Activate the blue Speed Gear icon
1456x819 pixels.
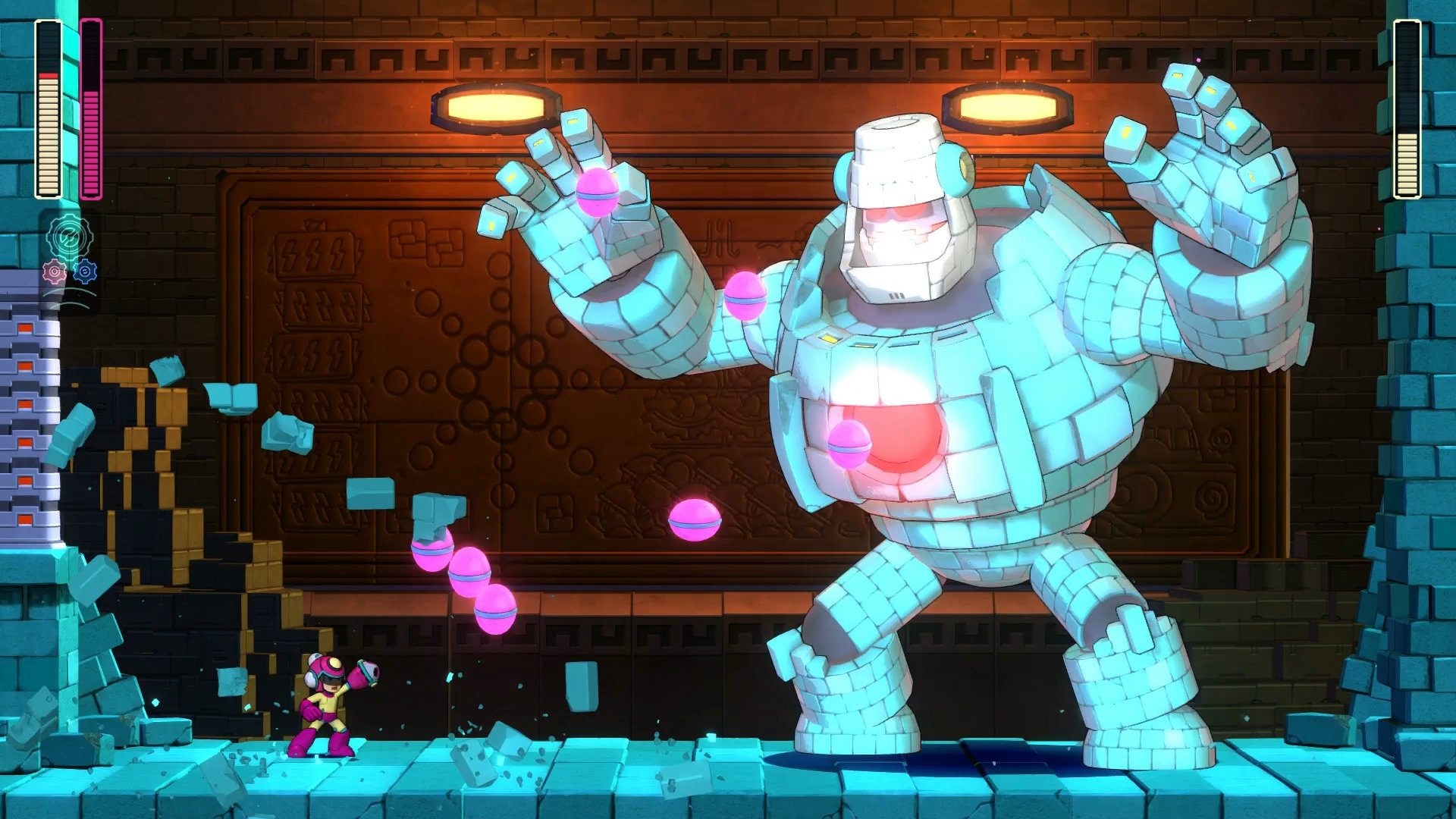85,273
